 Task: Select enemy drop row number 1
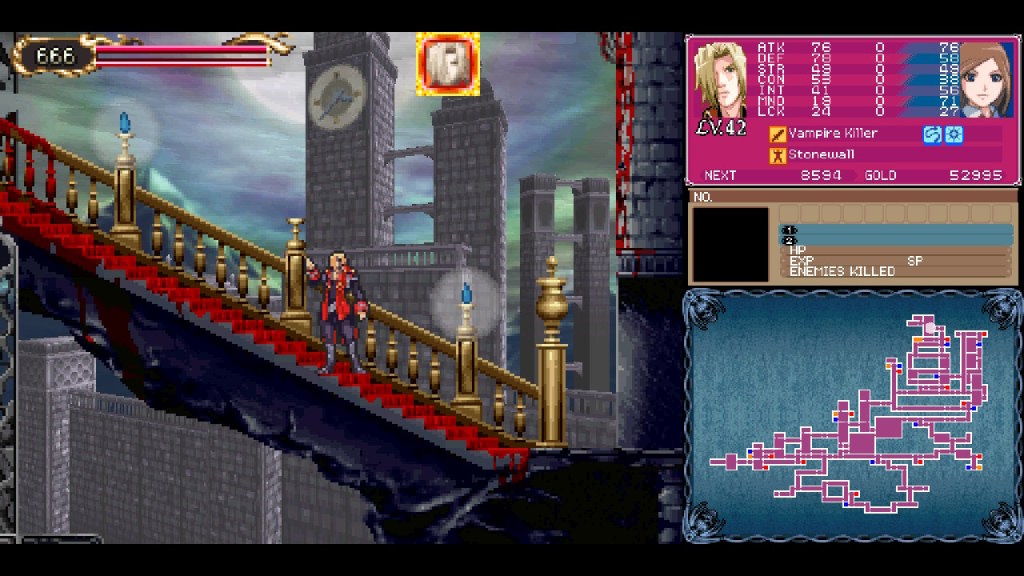point(895,231)
